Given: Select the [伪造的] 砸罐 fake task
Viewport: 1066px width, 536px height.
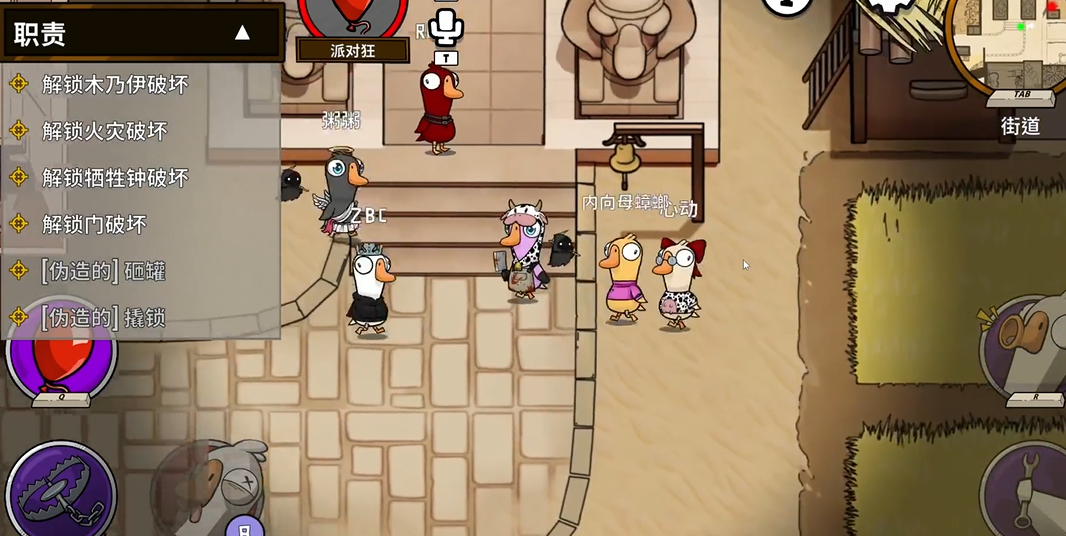Looking at the screenshot, I should 103,271.
